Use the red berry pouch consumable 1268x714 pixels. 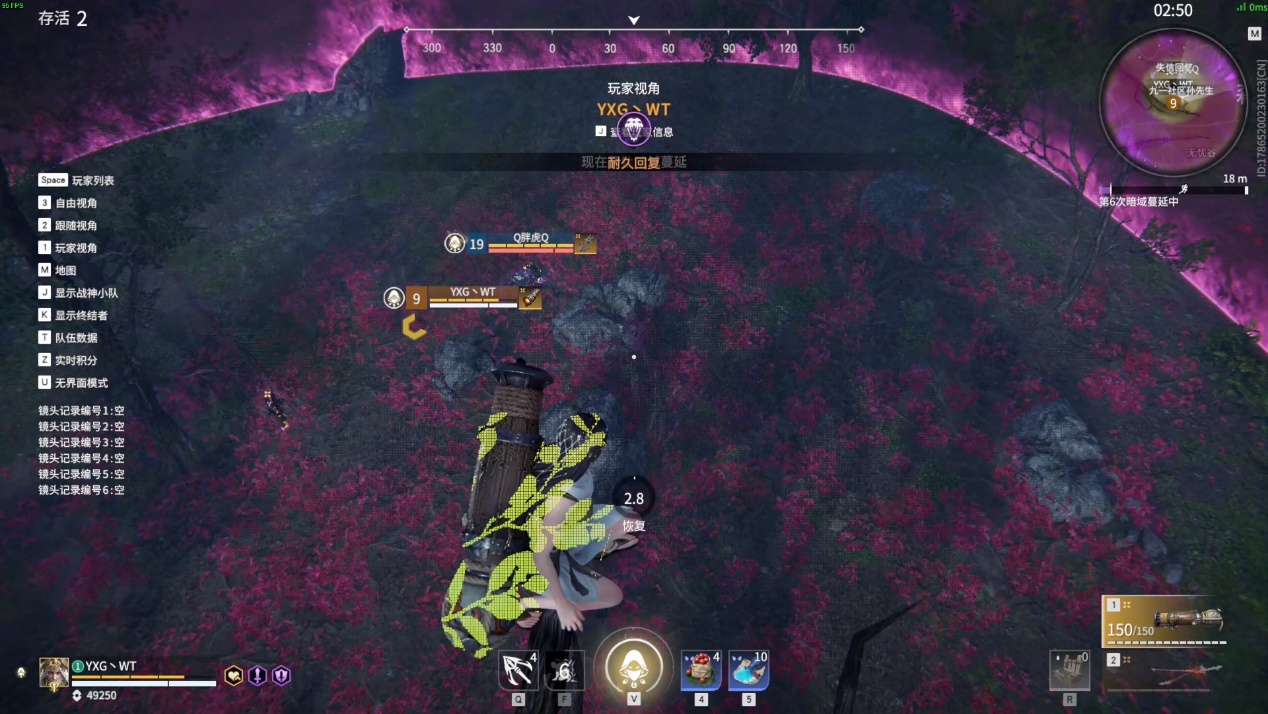[701, 669]
